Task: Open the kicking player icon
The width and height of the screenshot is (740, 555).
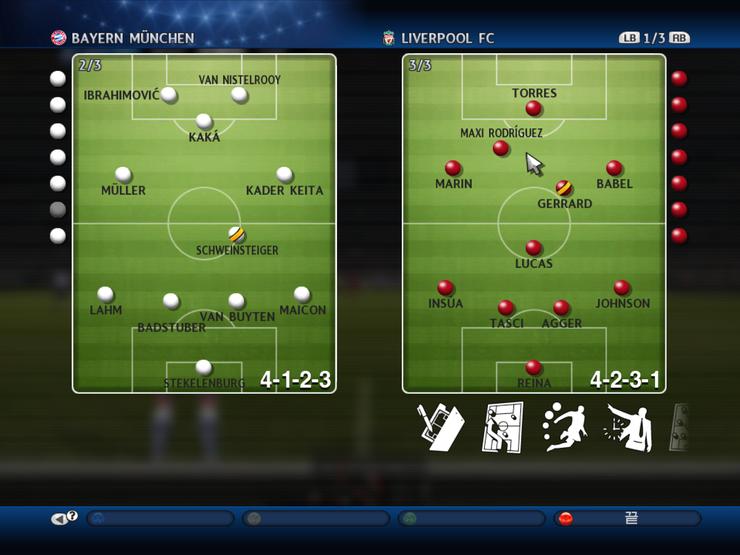Action: [564, 427]
